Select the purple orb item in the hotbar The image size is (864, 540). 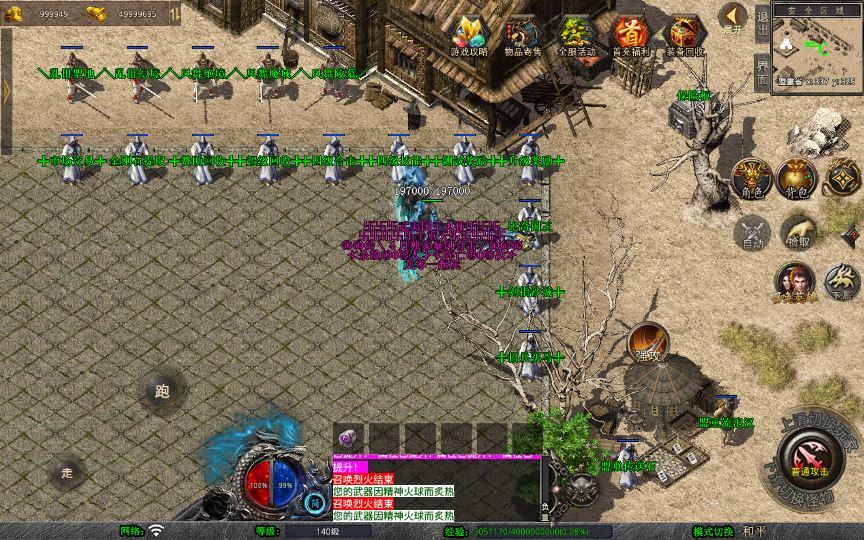point(346,438)
